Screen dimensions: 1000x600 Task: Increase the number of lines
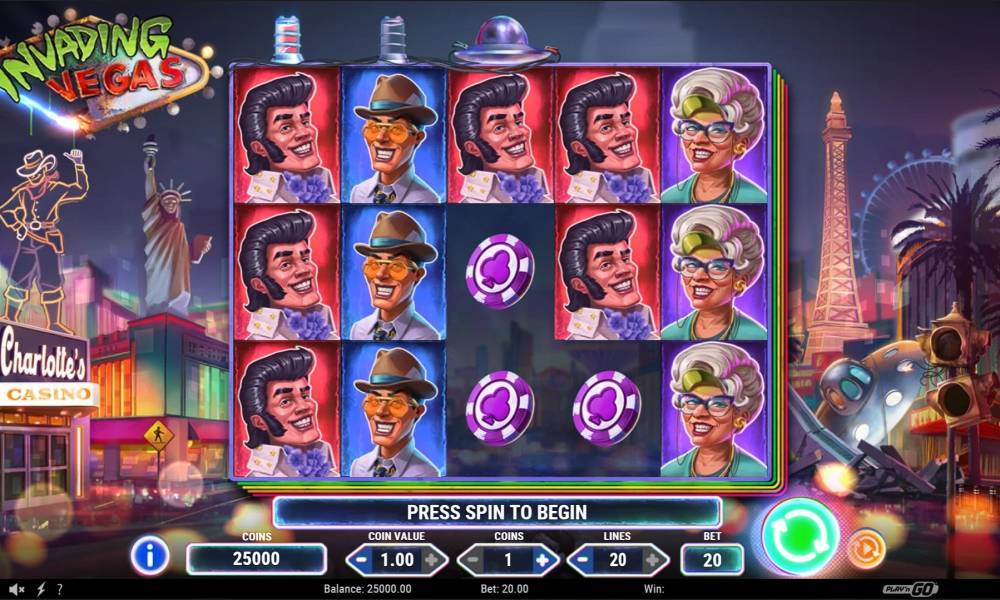(653, 560)
